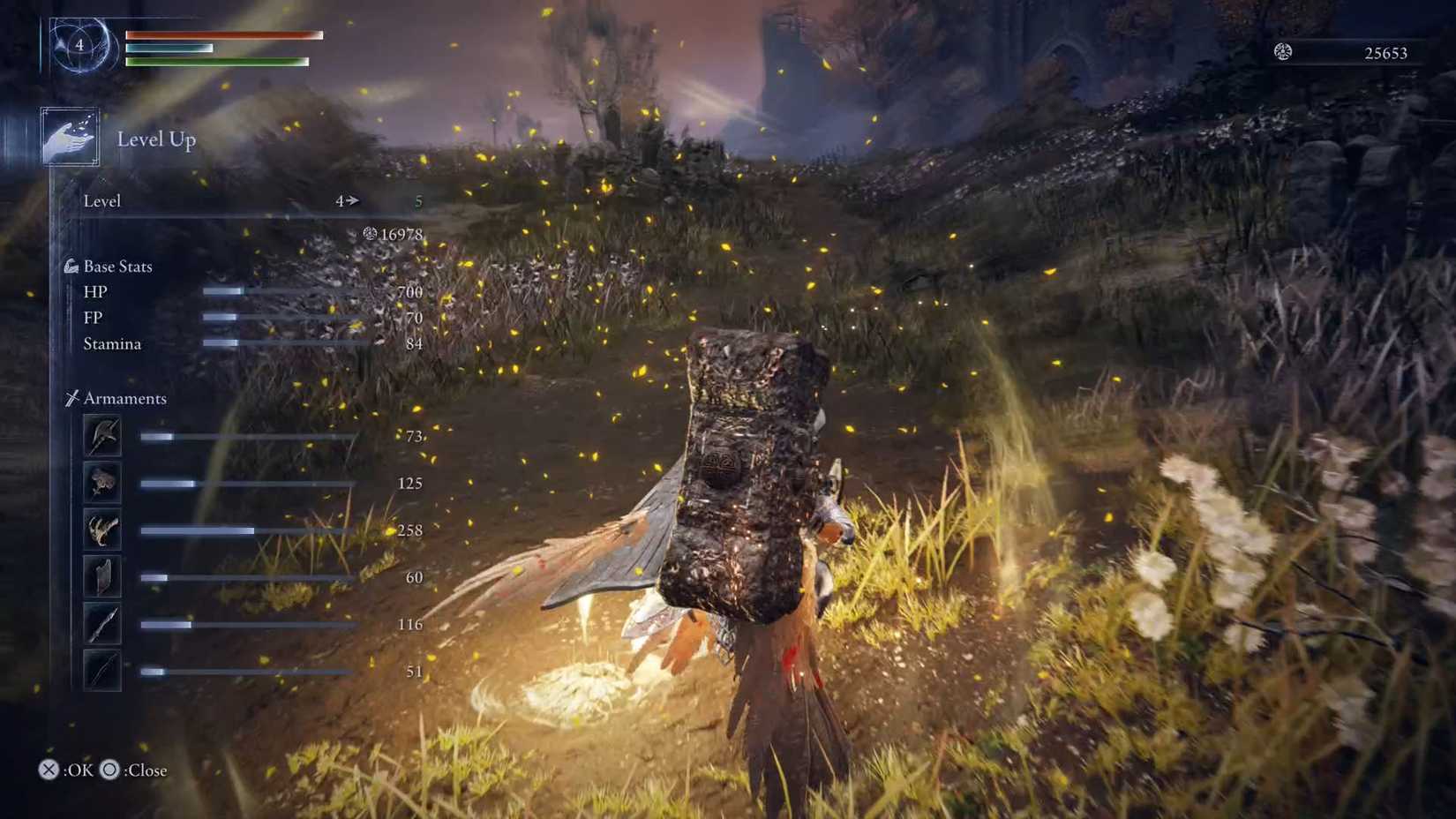Screen dimensions: 1456x819
Task: Click the crossed-swords Armaments icon
Action: tap(74, 397)
